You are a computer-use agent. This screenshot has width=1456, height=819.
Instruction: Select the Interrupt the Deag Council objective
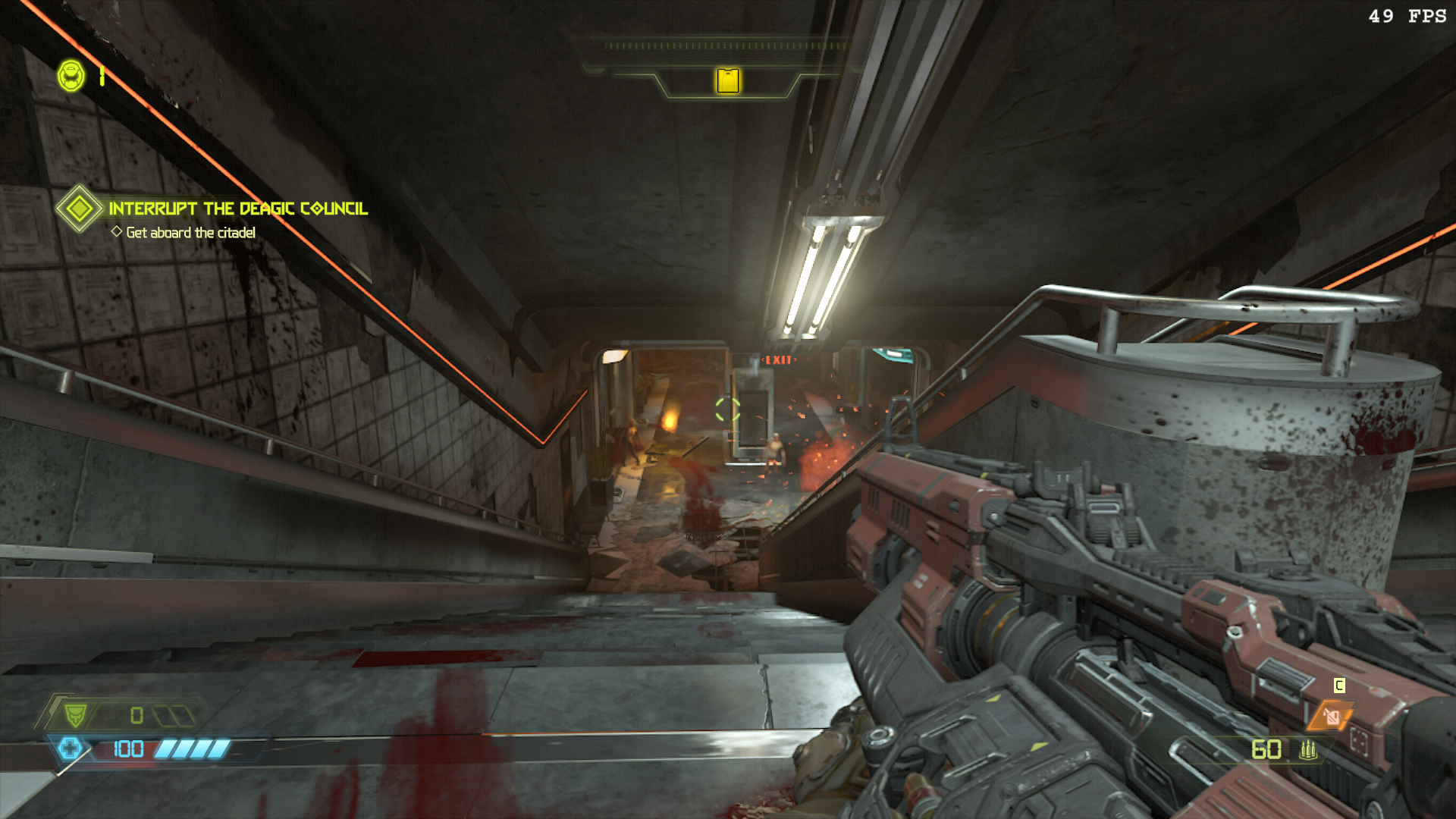point(238,209)
